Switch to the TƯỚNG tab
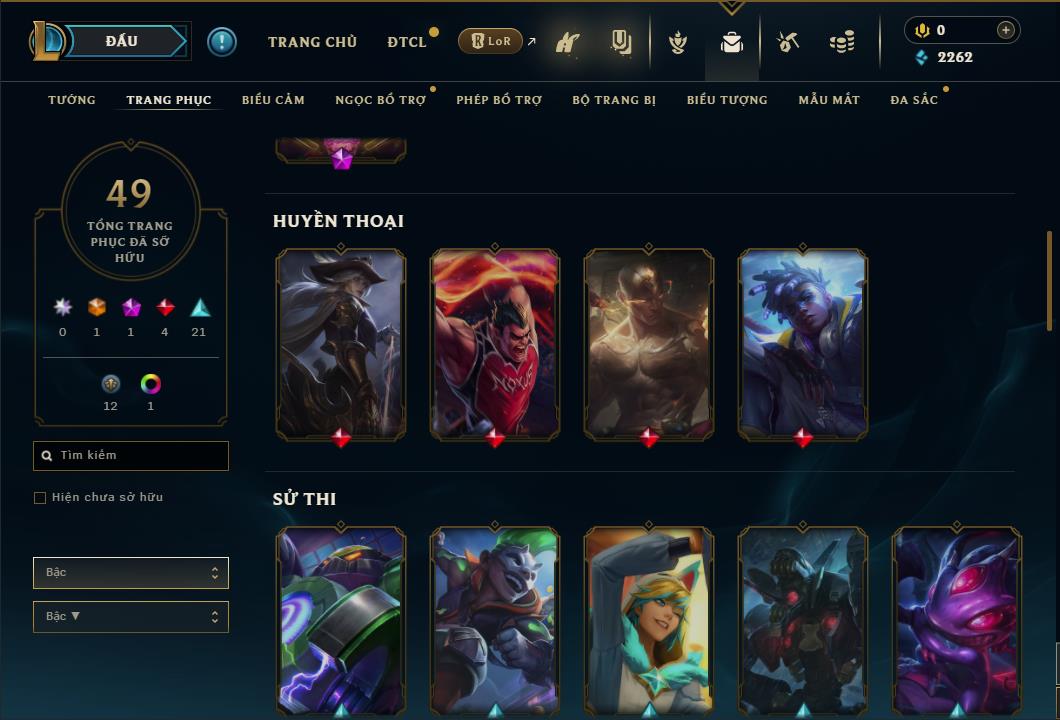The image size is (1060, 720). (72, 100)
